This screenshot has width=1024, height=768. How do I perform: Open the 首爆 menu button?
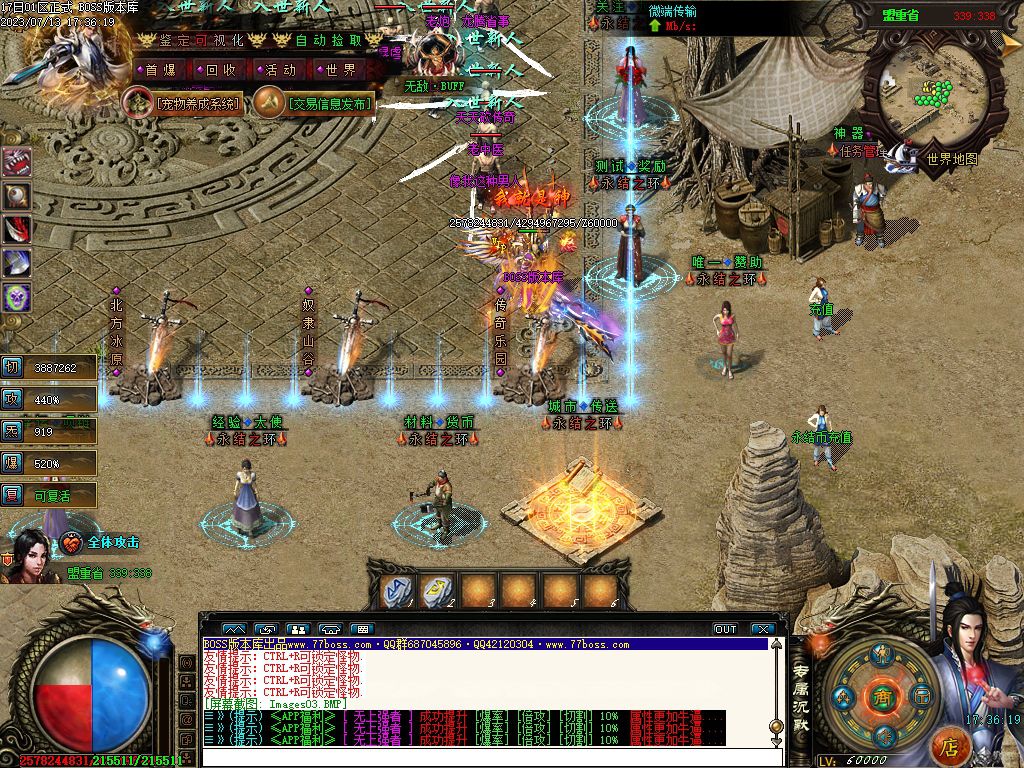(160, 70)
